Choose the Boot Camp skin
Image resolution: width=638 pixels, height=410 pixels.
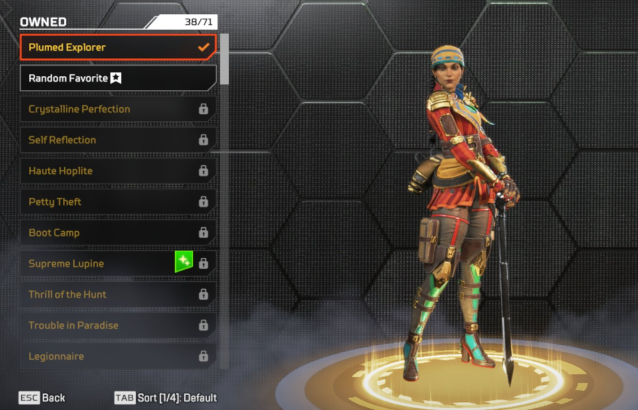coord(118,233)
